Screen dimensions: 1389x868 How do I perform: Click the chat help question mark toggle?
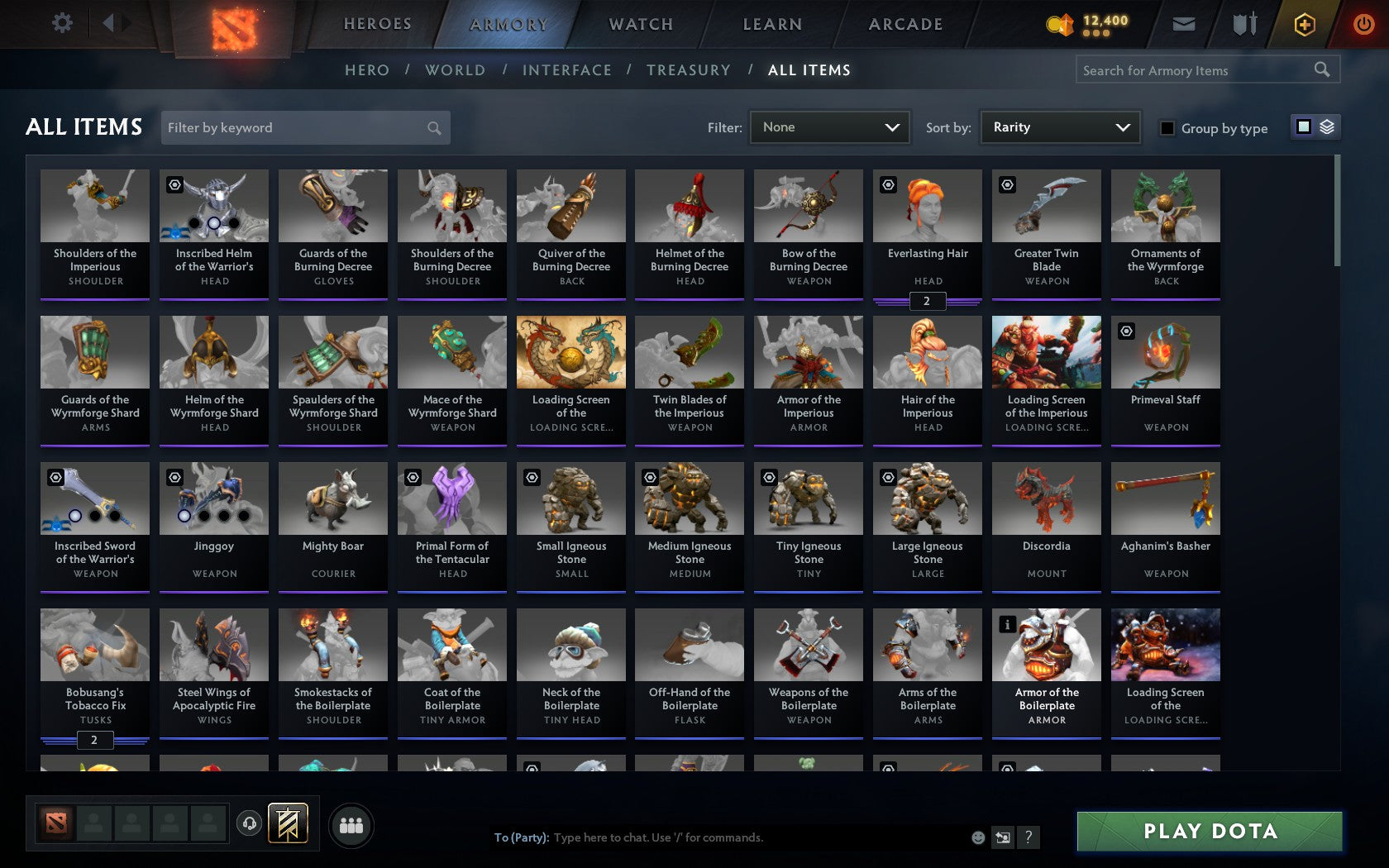click(x=1028, y=837)
